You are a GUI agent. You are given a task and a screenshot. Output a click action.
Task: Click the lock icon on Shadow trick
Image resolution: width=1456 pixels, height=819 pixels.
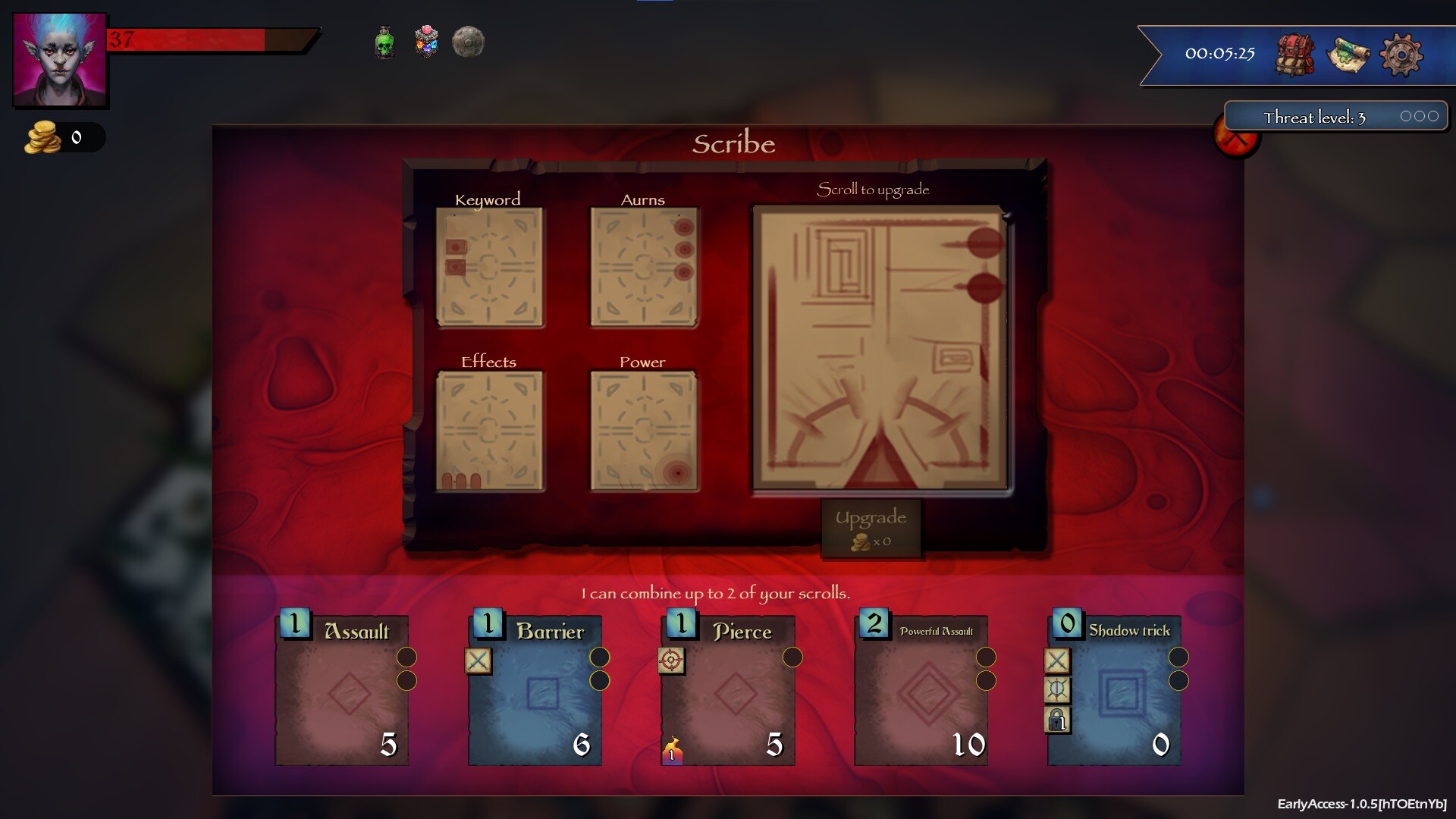click(x=1059, y=719)
